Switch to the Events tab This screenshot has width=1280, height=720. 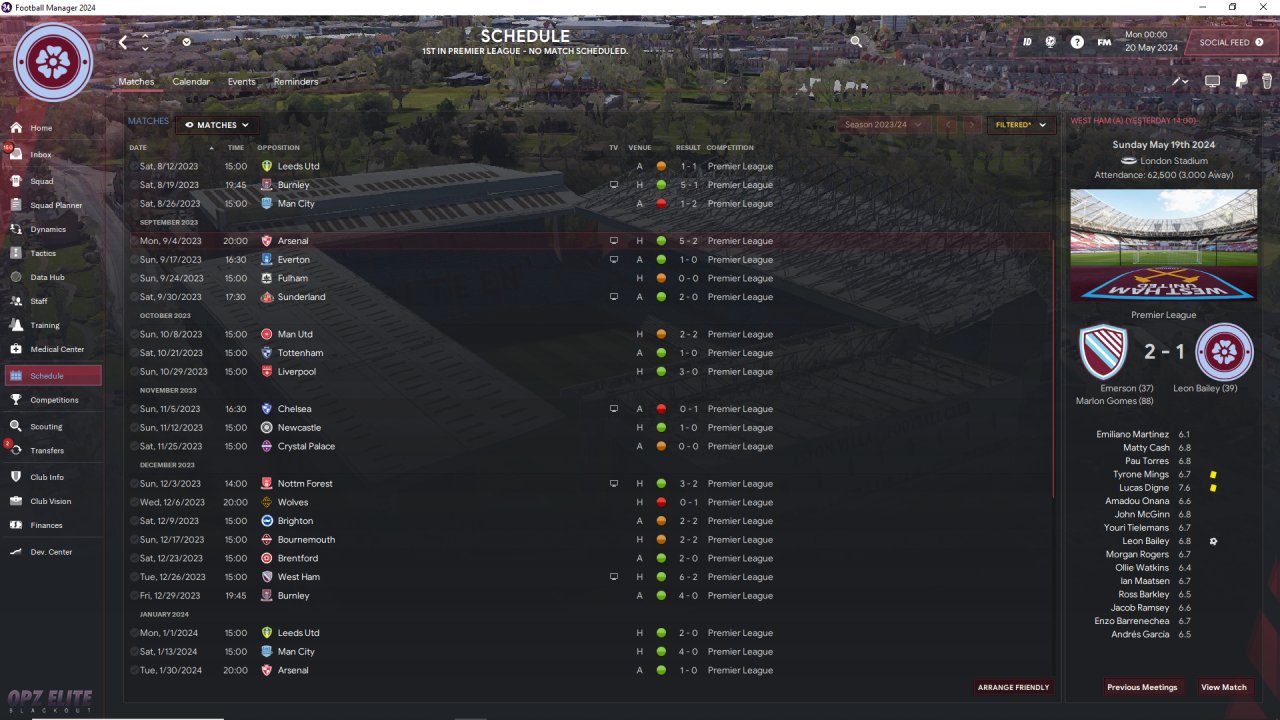pyautogui.click(x=241, y=82)
